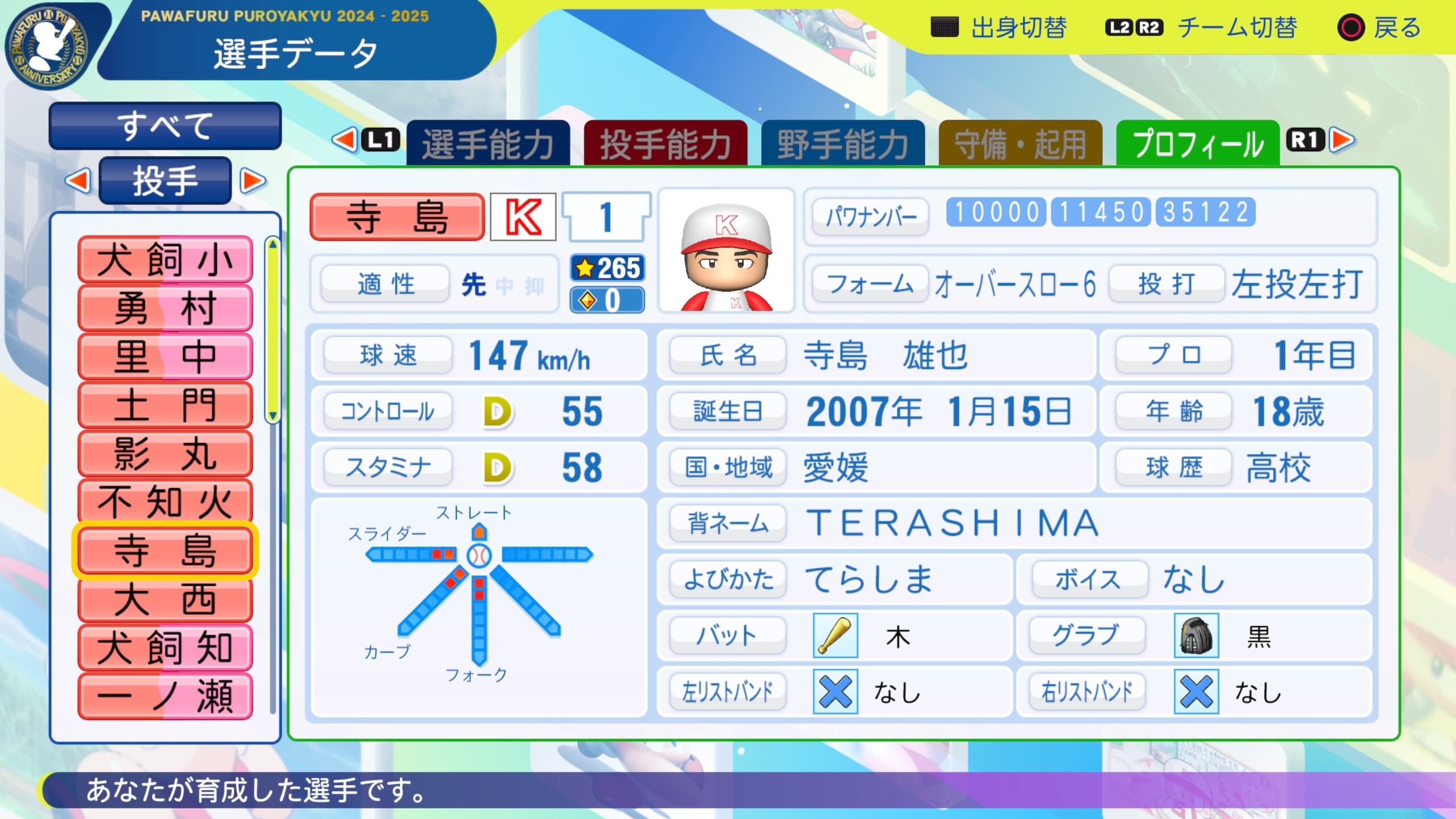Image resolution: width=1456 pixels, height=819 pixels.
Task: Switch to the 選手能力 tab
Action: coord(488,143)
